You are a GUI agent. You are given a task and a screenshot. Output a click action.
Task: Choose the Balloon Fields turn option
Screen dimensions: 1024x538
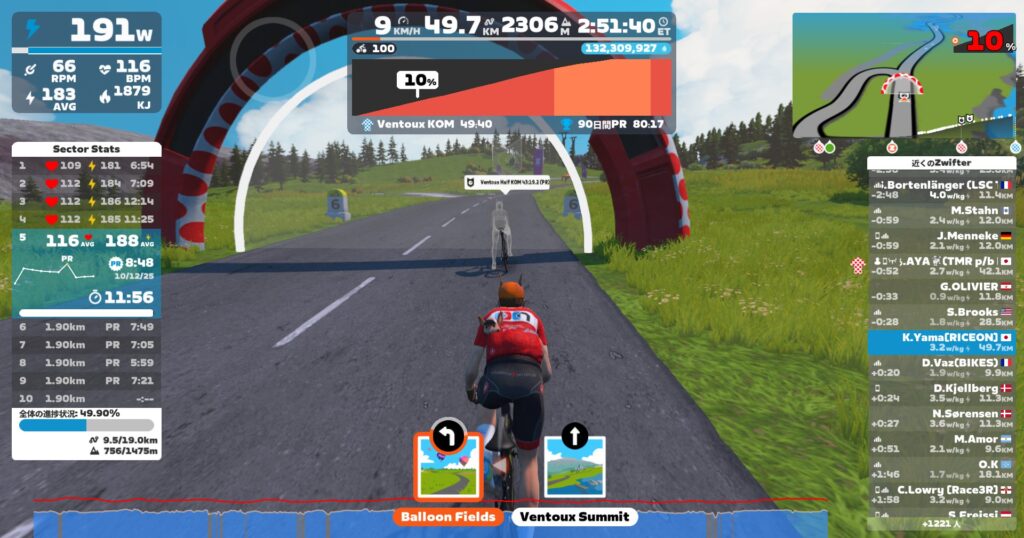tap(449, 467)
